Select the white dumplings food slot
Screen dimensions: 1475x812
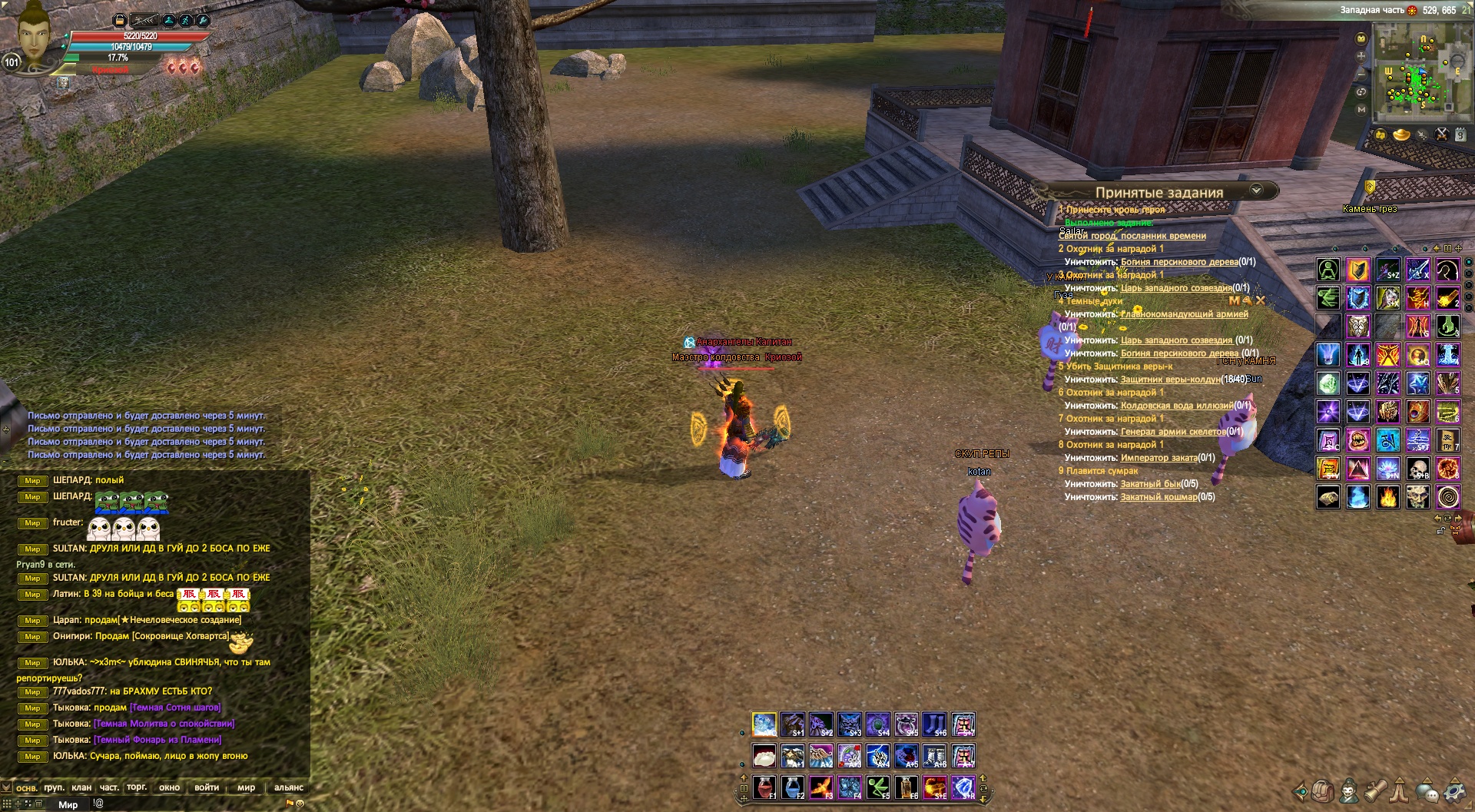[764, 756]
